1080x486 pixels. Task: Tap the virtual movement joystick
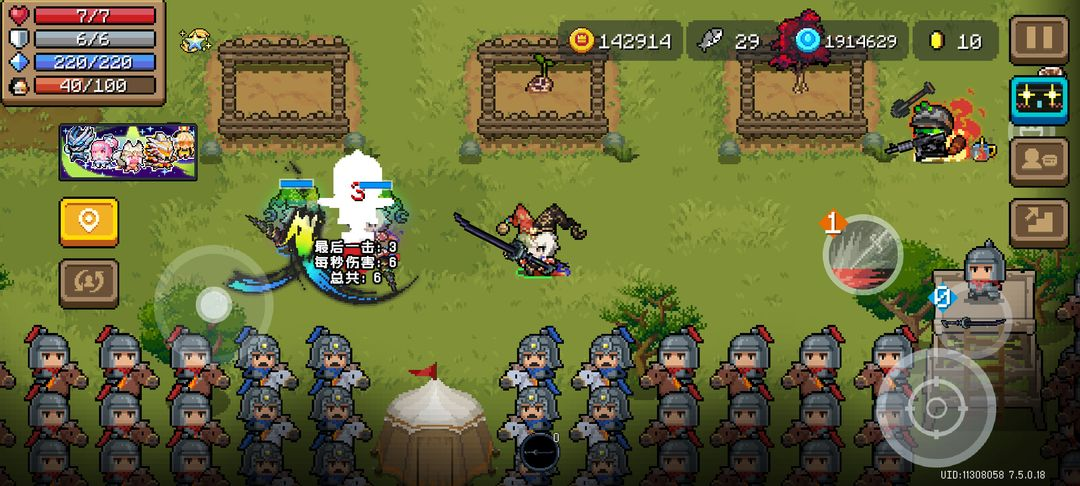(x=212, y=305)
